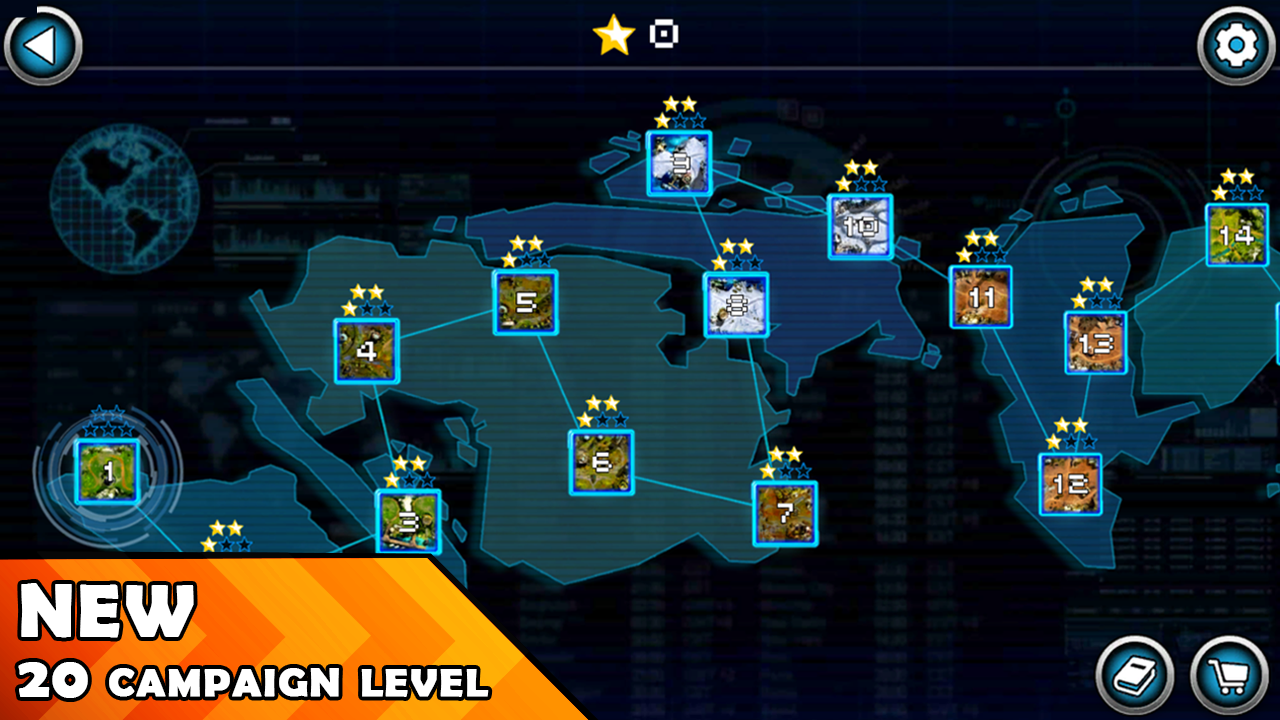Open level 5 mission tile
1280x720 pixels.
coord(525,301)
